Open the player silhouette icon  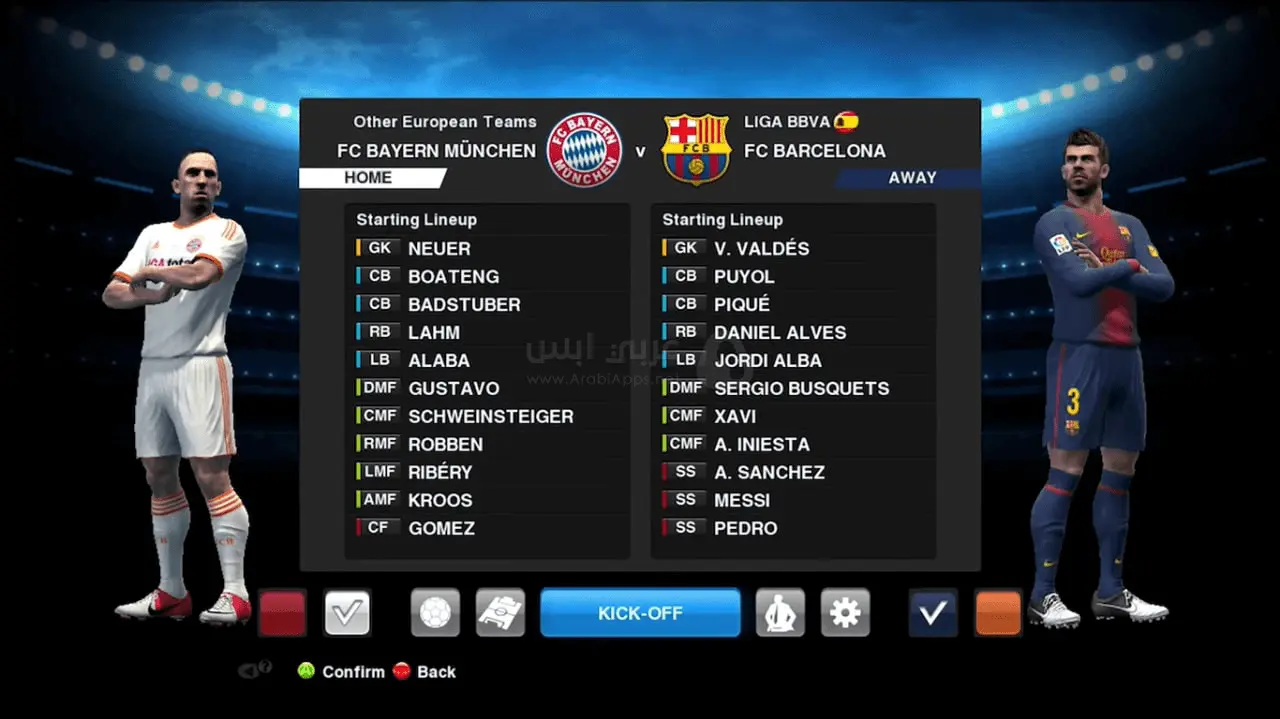click(779, 612)
